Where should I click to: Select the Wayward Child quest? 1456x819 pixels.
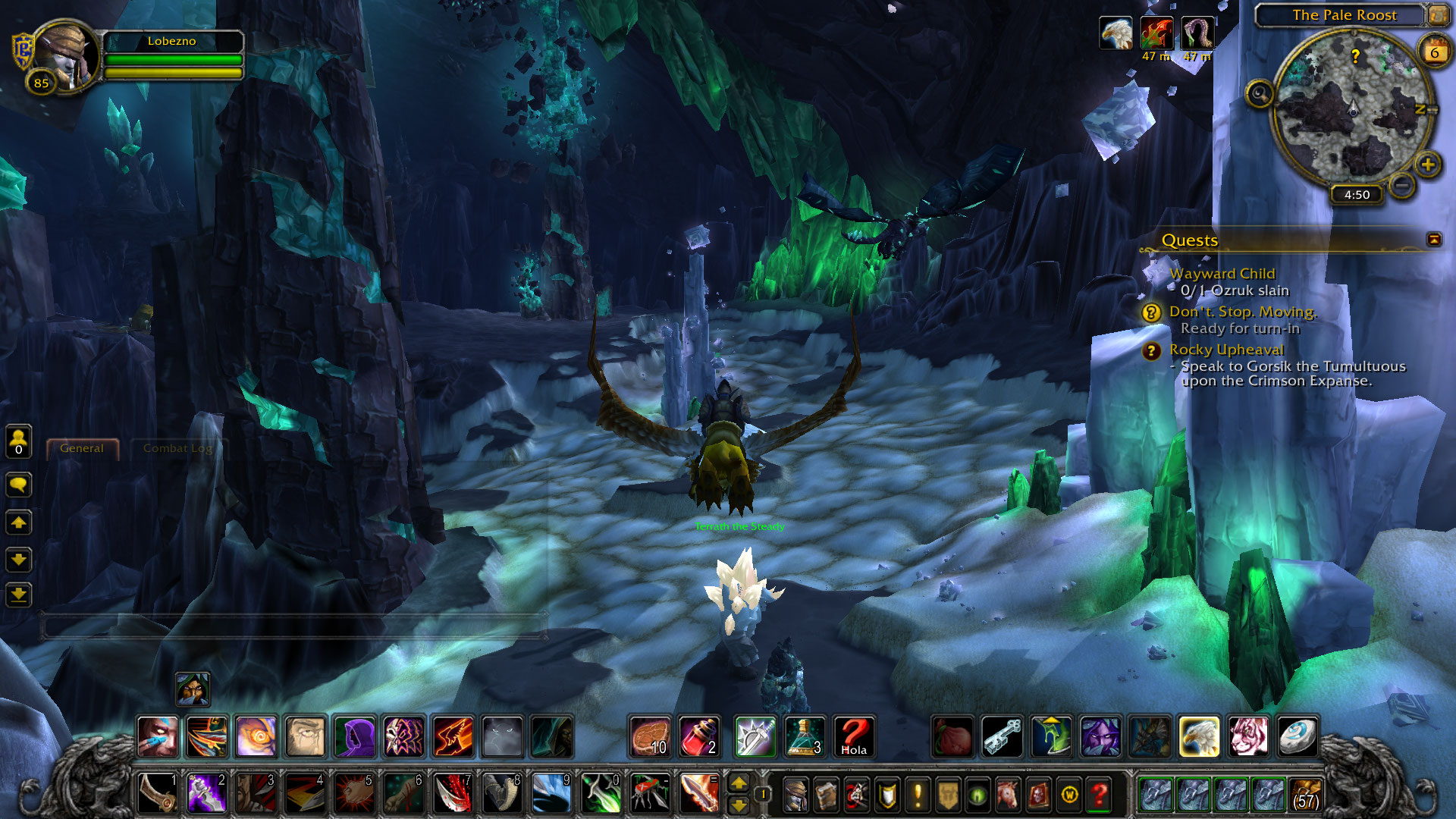pos(1222,274)
